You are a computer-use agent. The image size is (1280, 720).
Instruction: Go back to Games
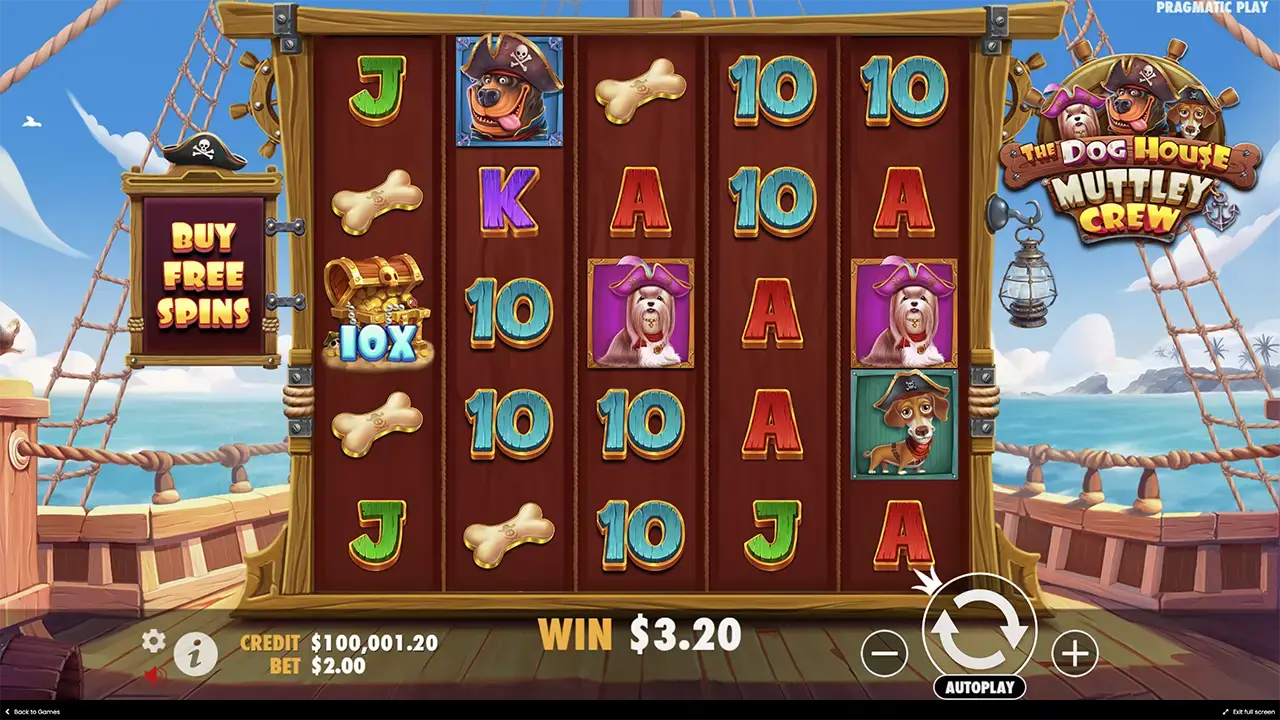pos(32,712)
